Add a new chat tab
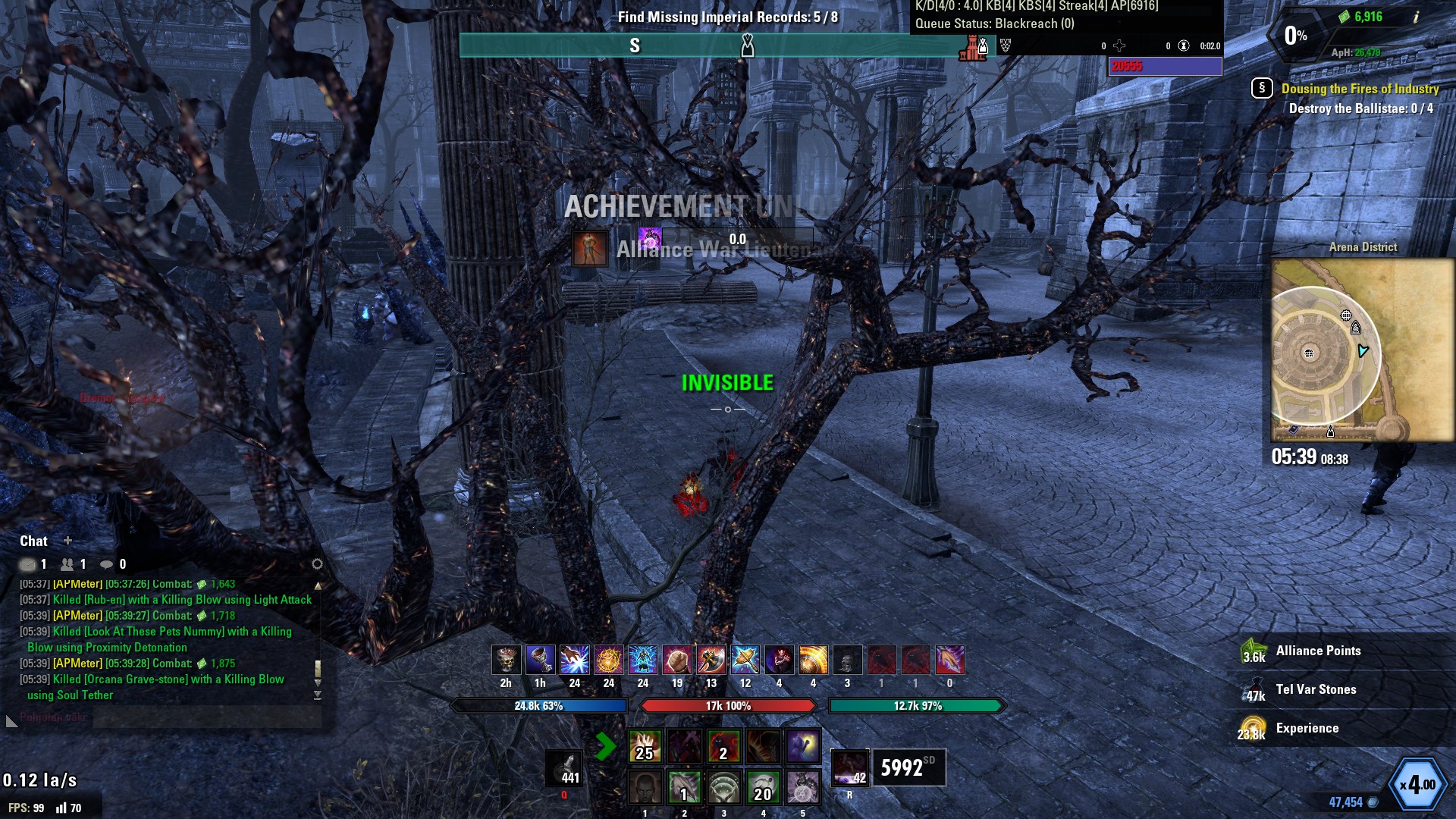Screen dimensions: 1456x819 coord(67,541)
